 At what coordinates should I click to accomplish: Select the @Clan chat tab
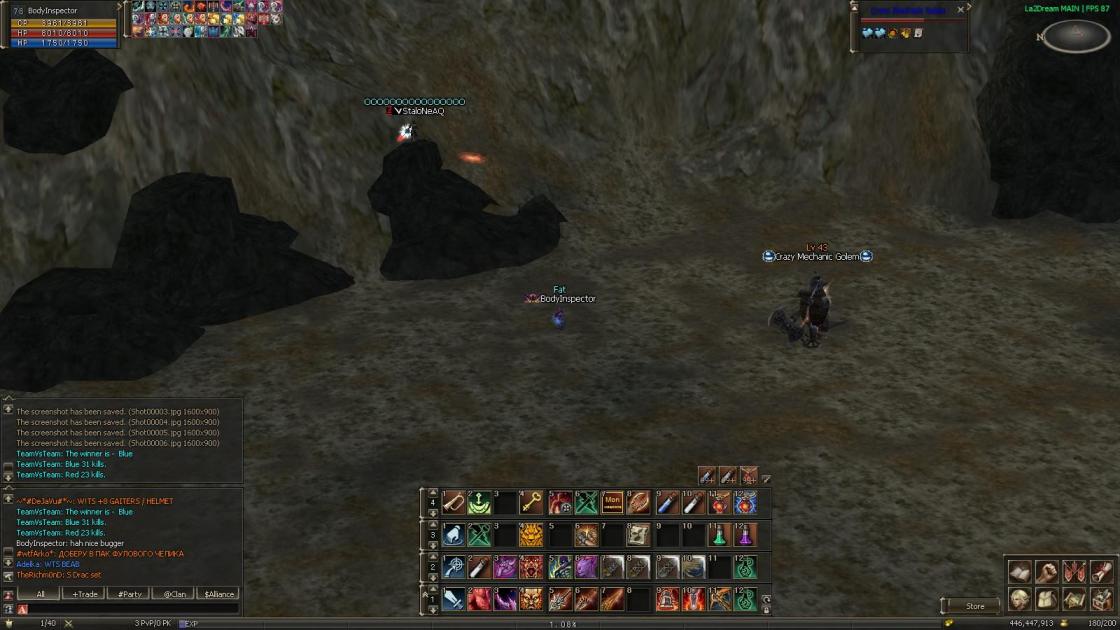tap(173, 594)
